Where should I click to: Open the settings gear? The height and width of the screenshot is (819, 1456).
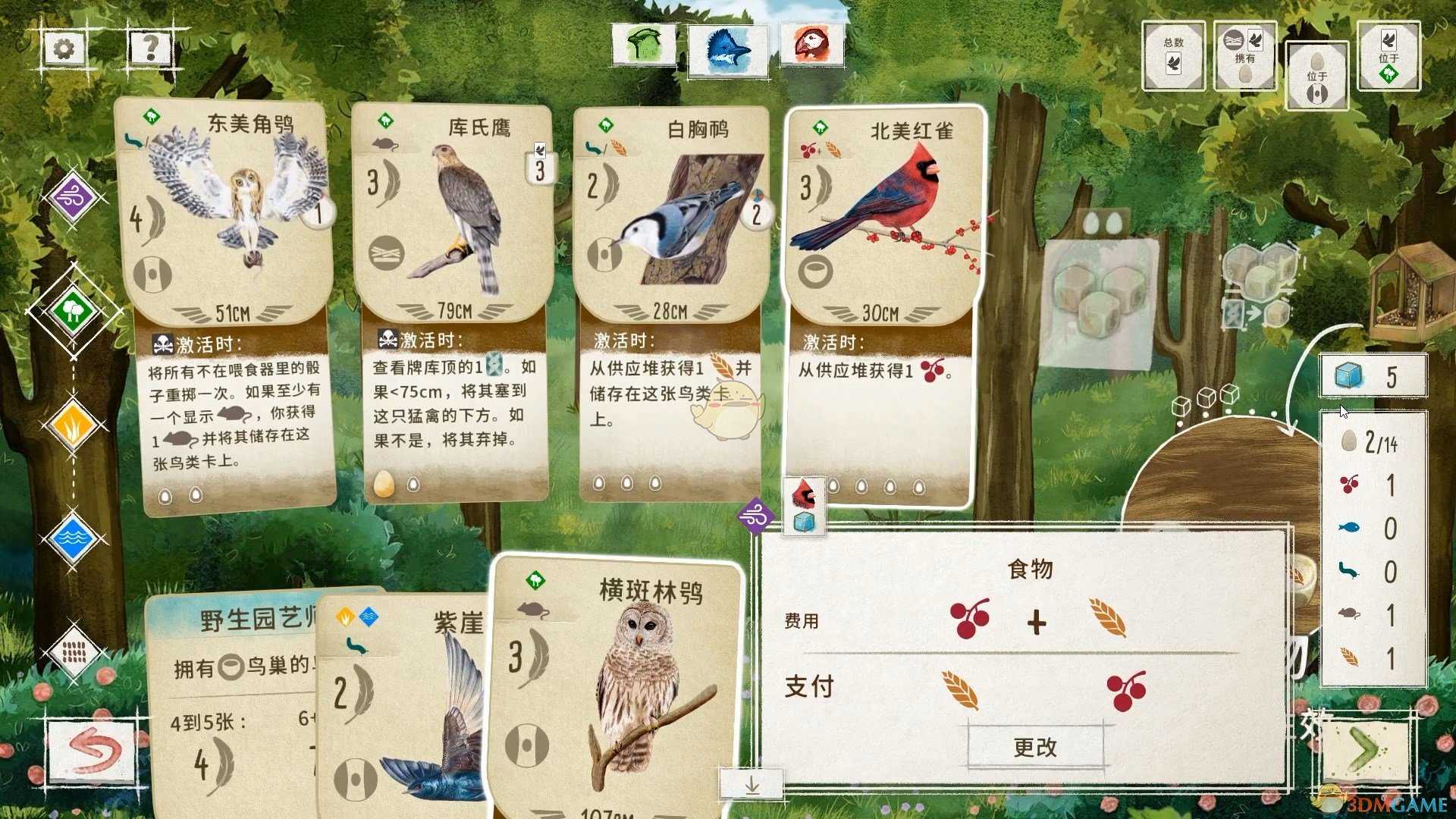coord(62,47)
